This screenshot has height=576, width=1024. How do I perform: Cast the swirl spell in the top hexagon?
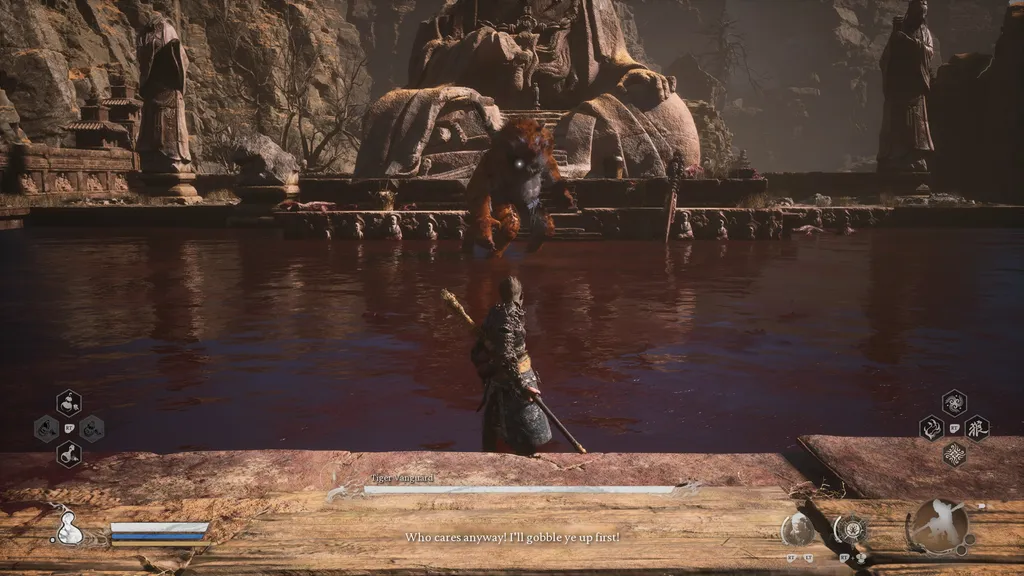[954, 403]
